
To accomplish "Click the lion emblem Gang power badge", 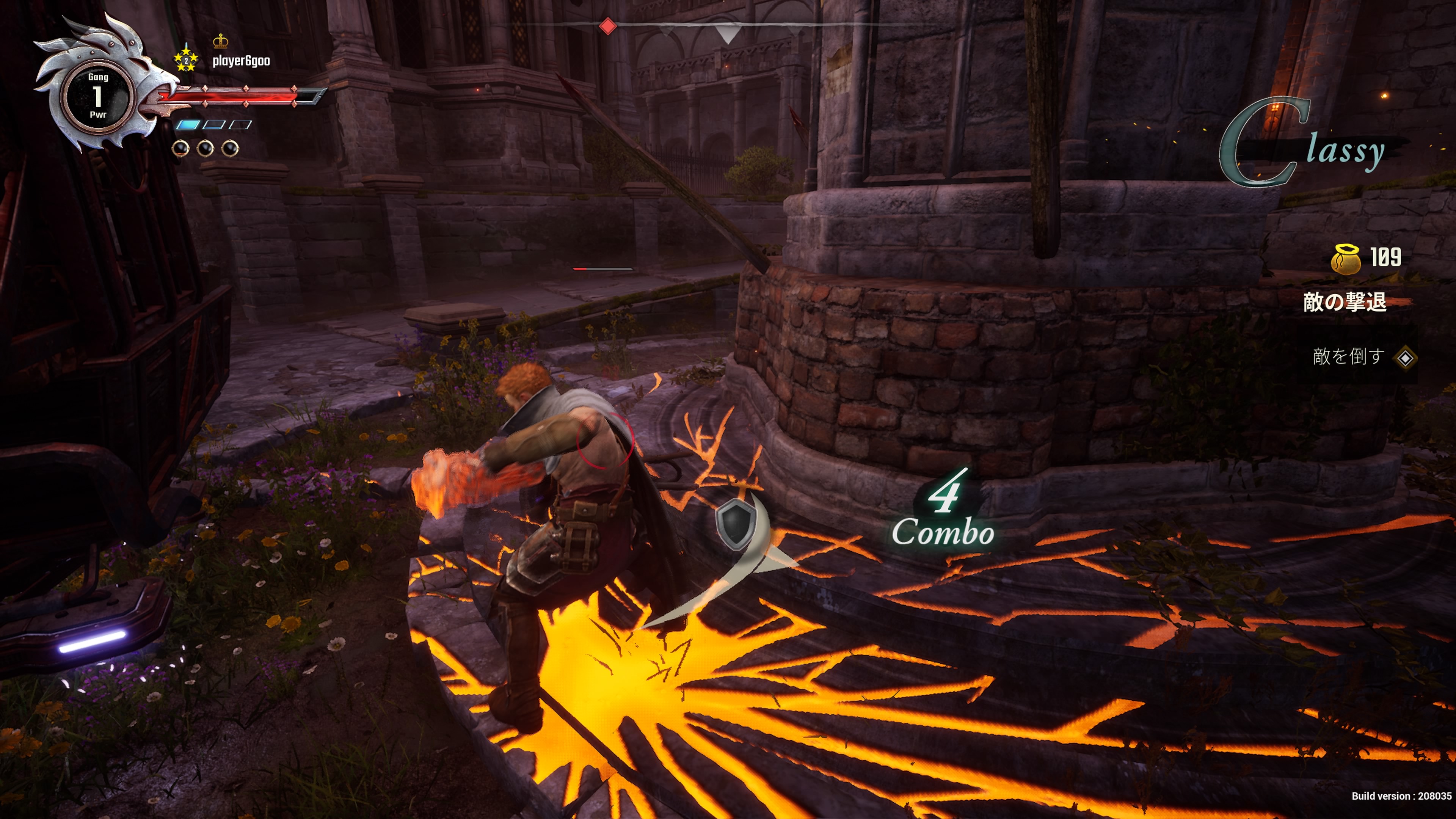I will pyautogui.click(x=98, y=95).
